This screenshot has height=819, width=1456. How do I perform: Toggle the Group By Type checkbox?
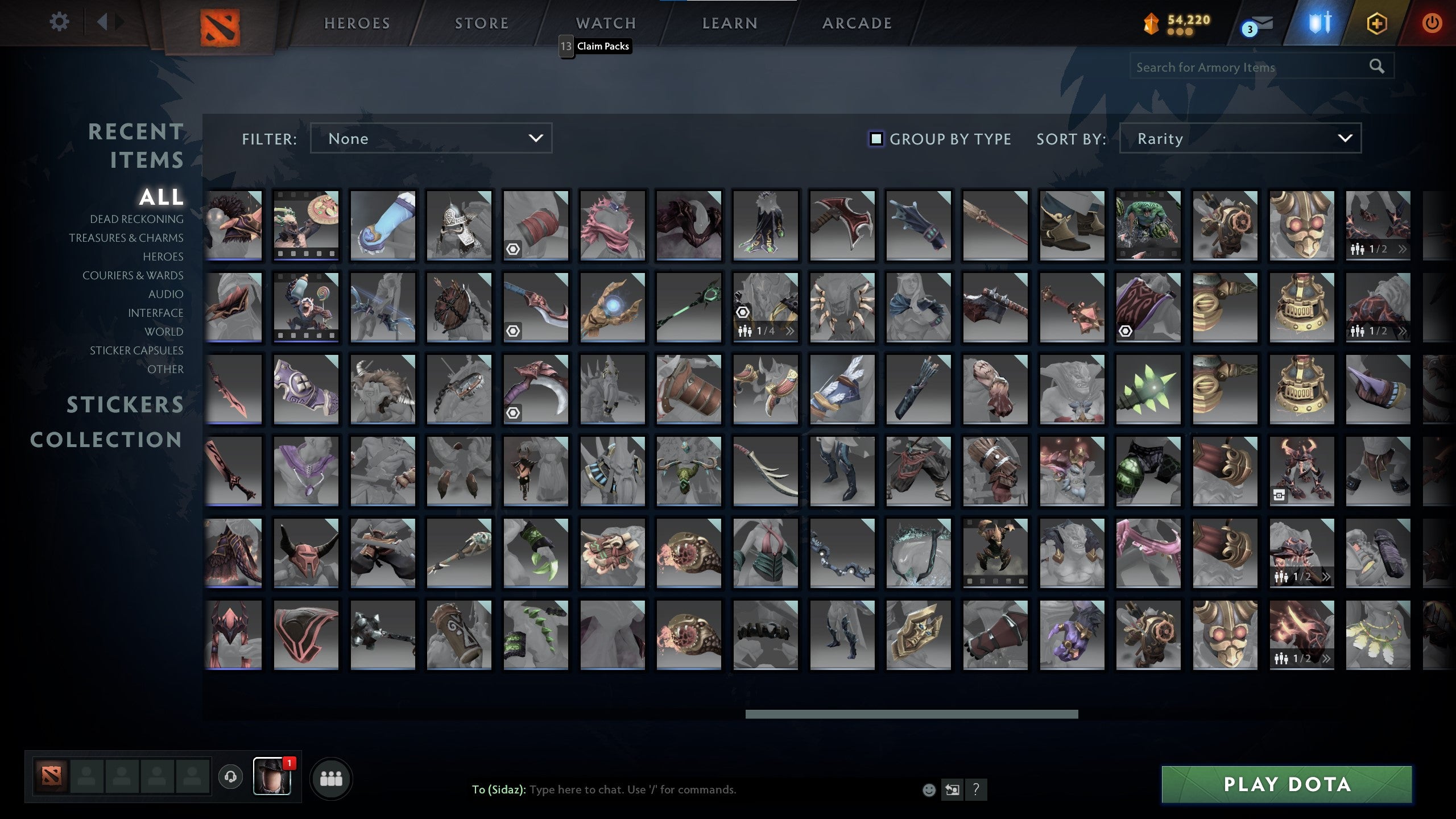point(875,139)
